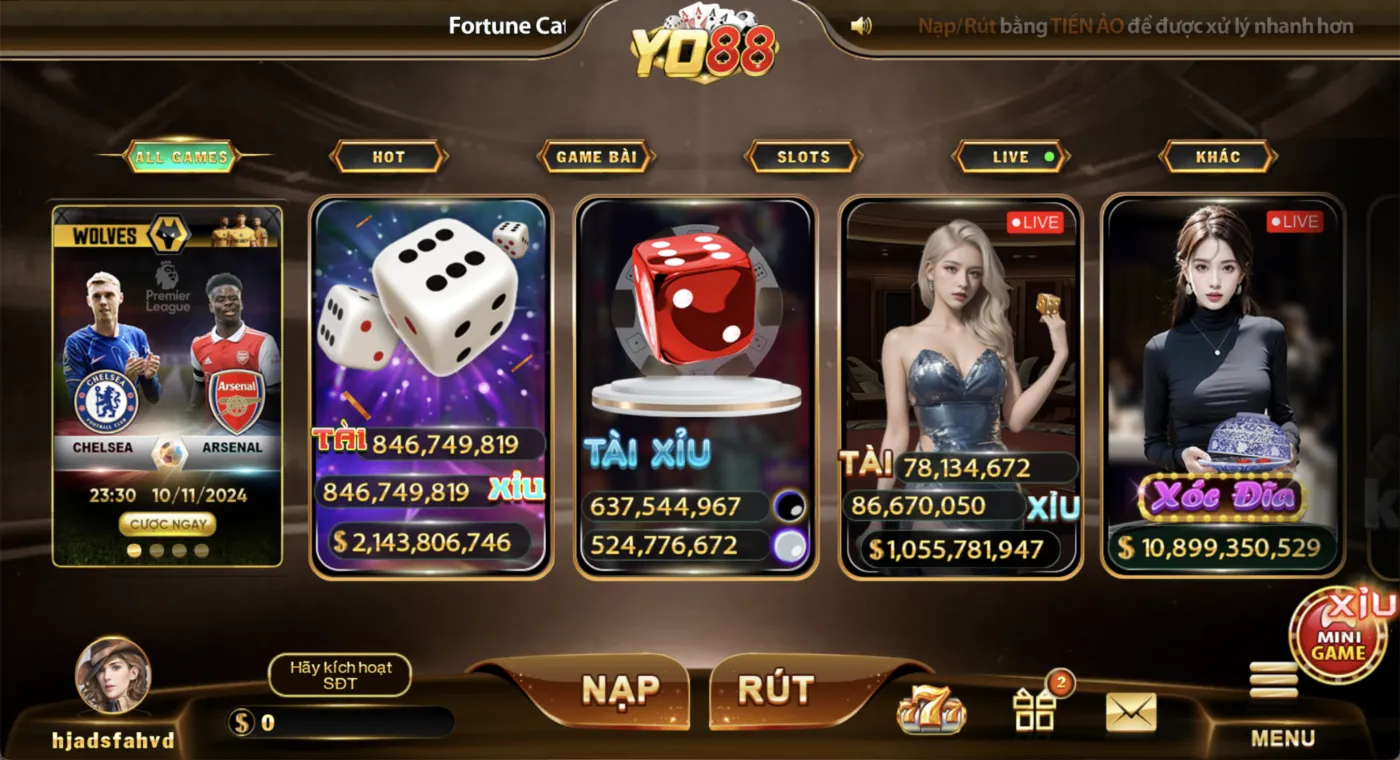Click the CƯỢC NGAY bet button
Image resolution: width=1400 pixels, height=760 pixels.
pyautogui.click(x=167, y=523)
